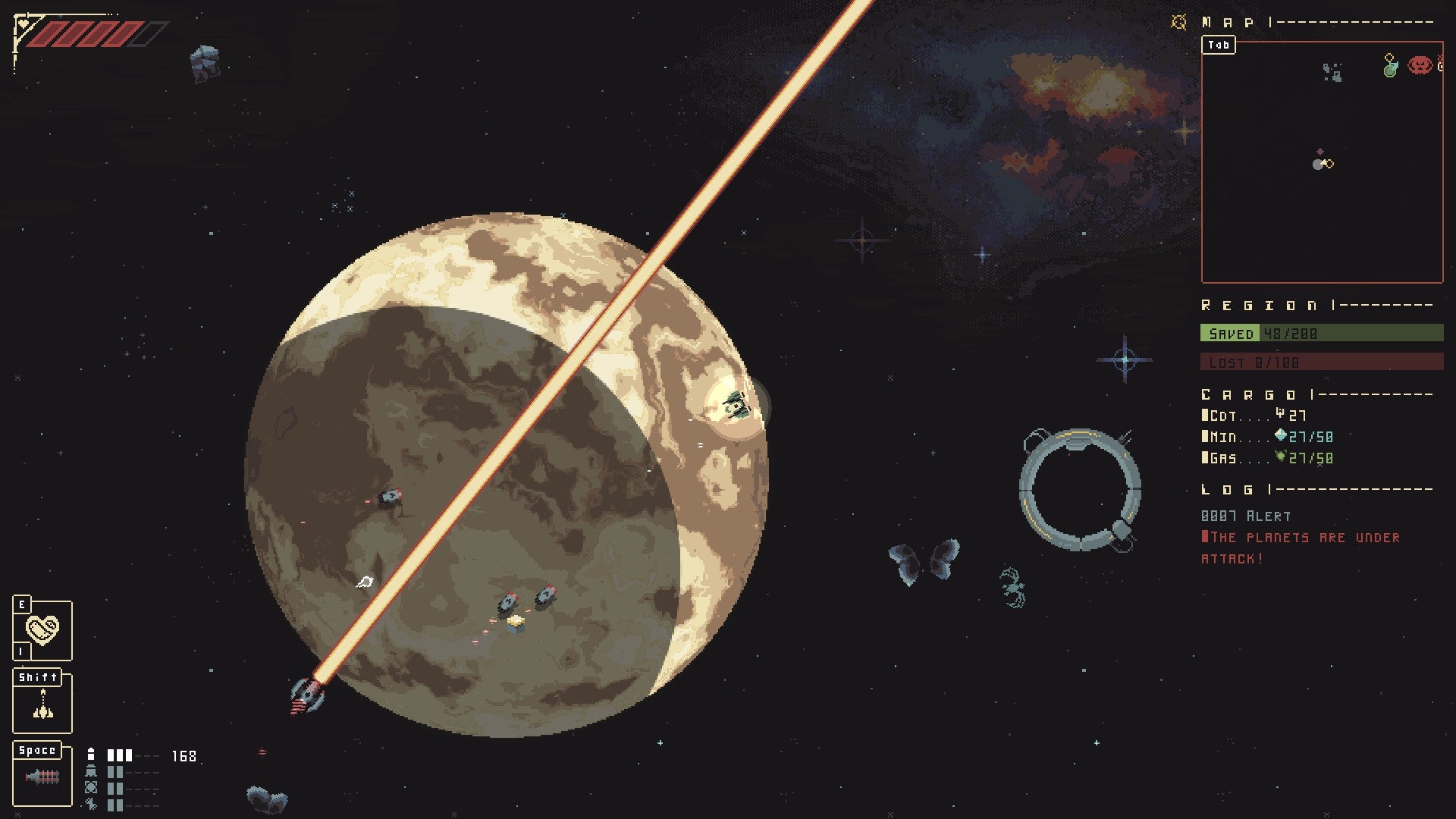
Task: Click the battery icon near the 168 counter
Action: pyautogui.click(x=91, y=755)
